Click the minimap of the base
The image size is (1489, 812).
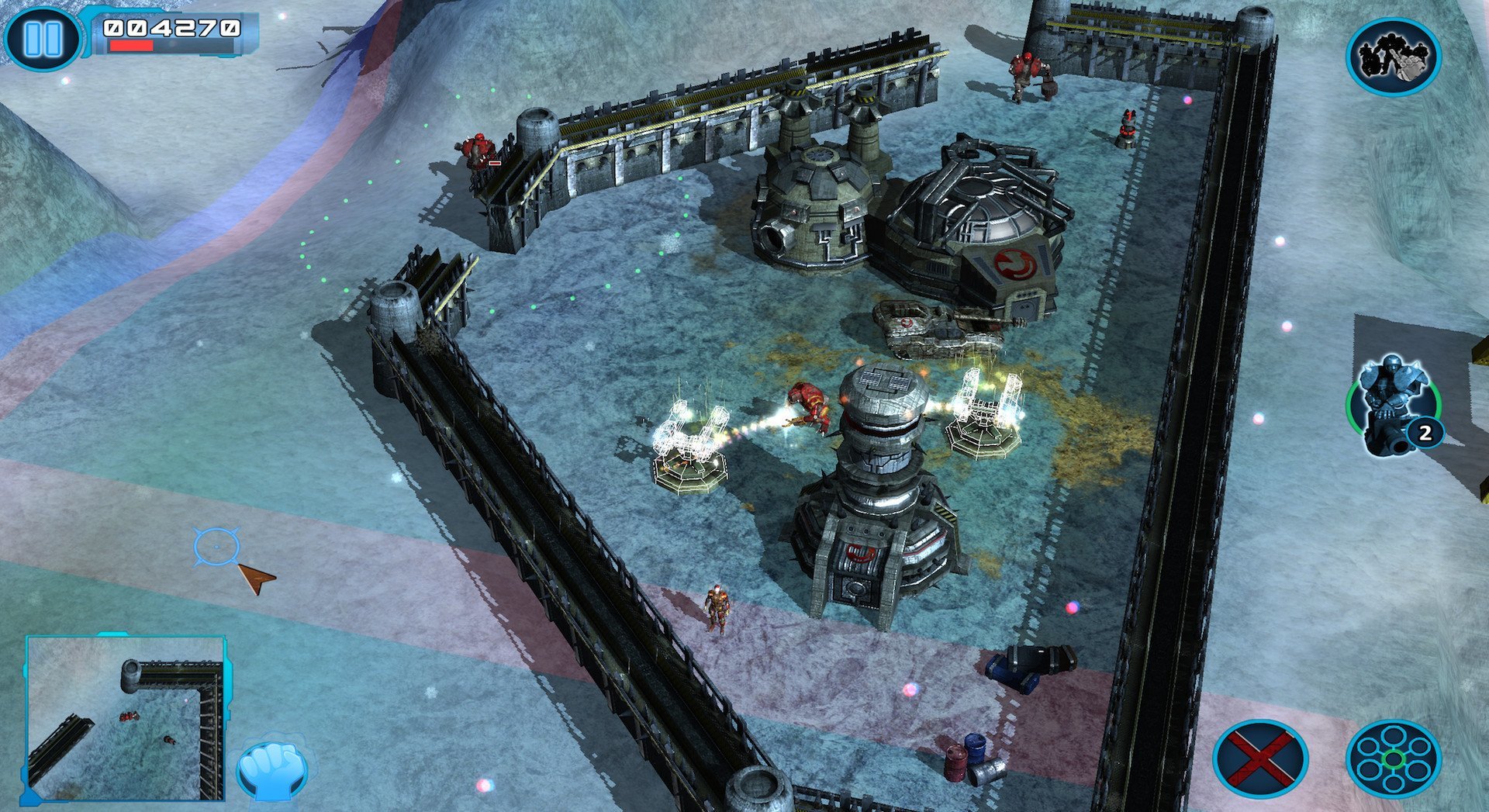126,718
